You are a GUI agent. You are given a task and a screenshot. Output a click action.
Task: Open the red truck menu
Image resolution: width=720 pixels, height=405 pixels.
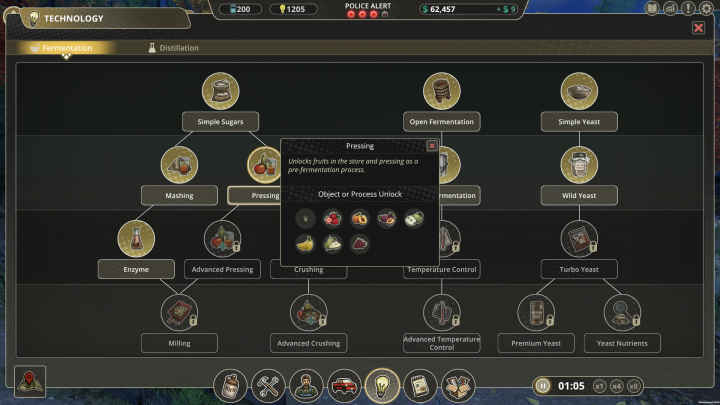[x=343, y=385]
